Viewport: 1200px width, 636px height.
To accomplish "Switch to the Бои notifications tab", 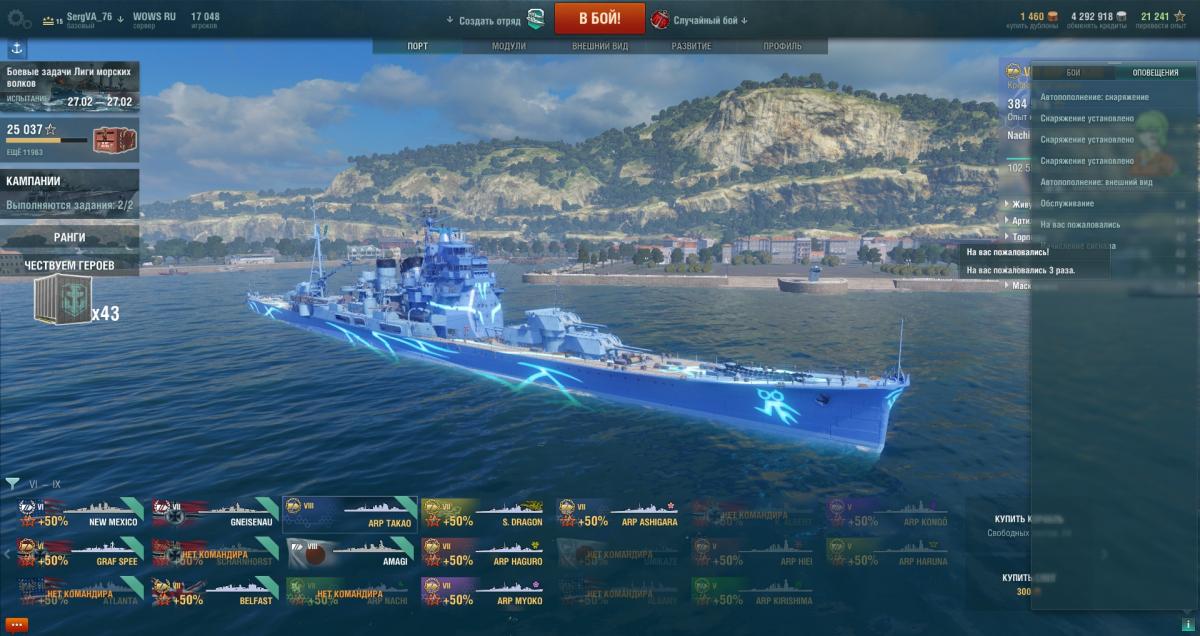I will click(x=1072, y=73).
